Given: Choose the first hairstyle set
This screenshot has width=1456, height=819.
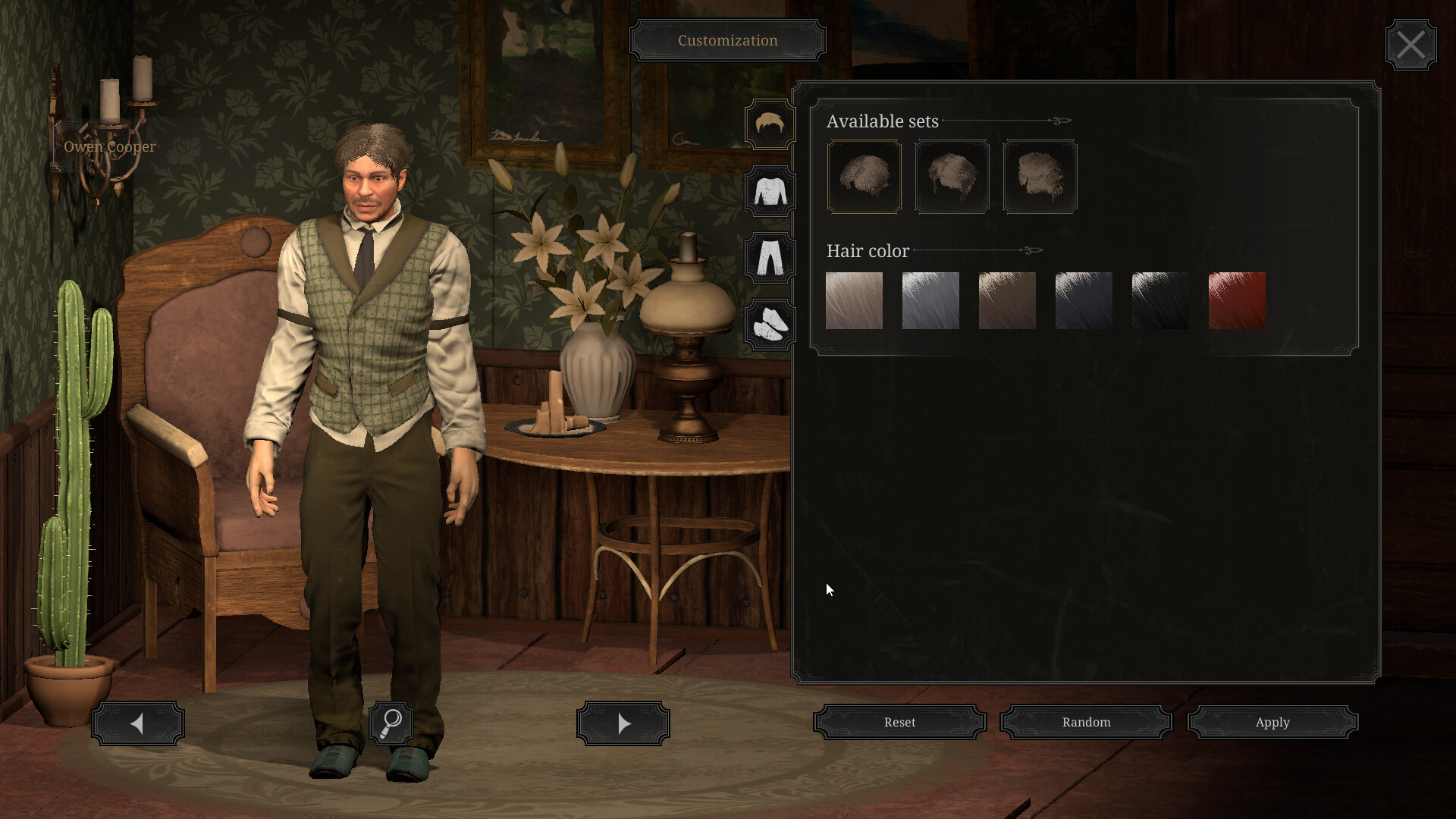Looking at the screenshot, I should tap(864, 177).
